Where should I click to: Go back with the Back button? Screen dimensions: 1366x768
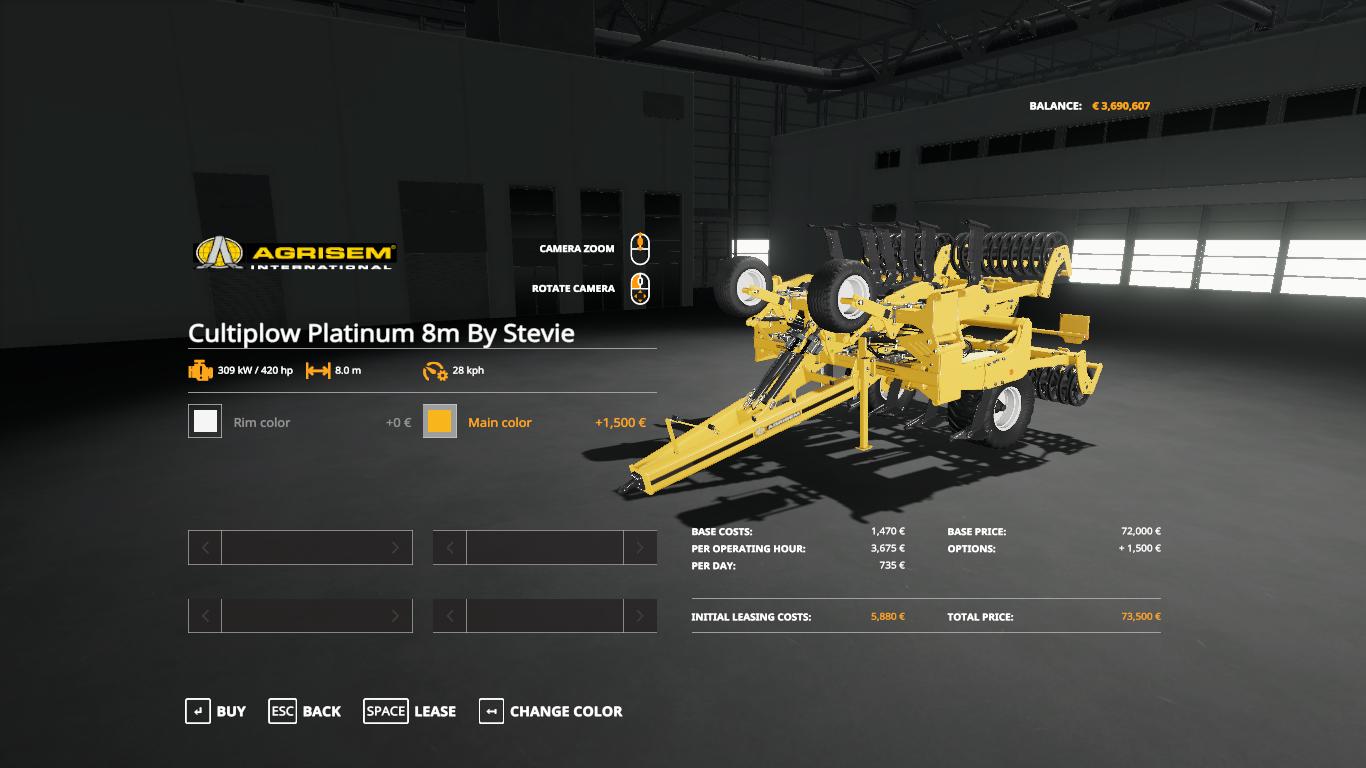click(305, 711)
